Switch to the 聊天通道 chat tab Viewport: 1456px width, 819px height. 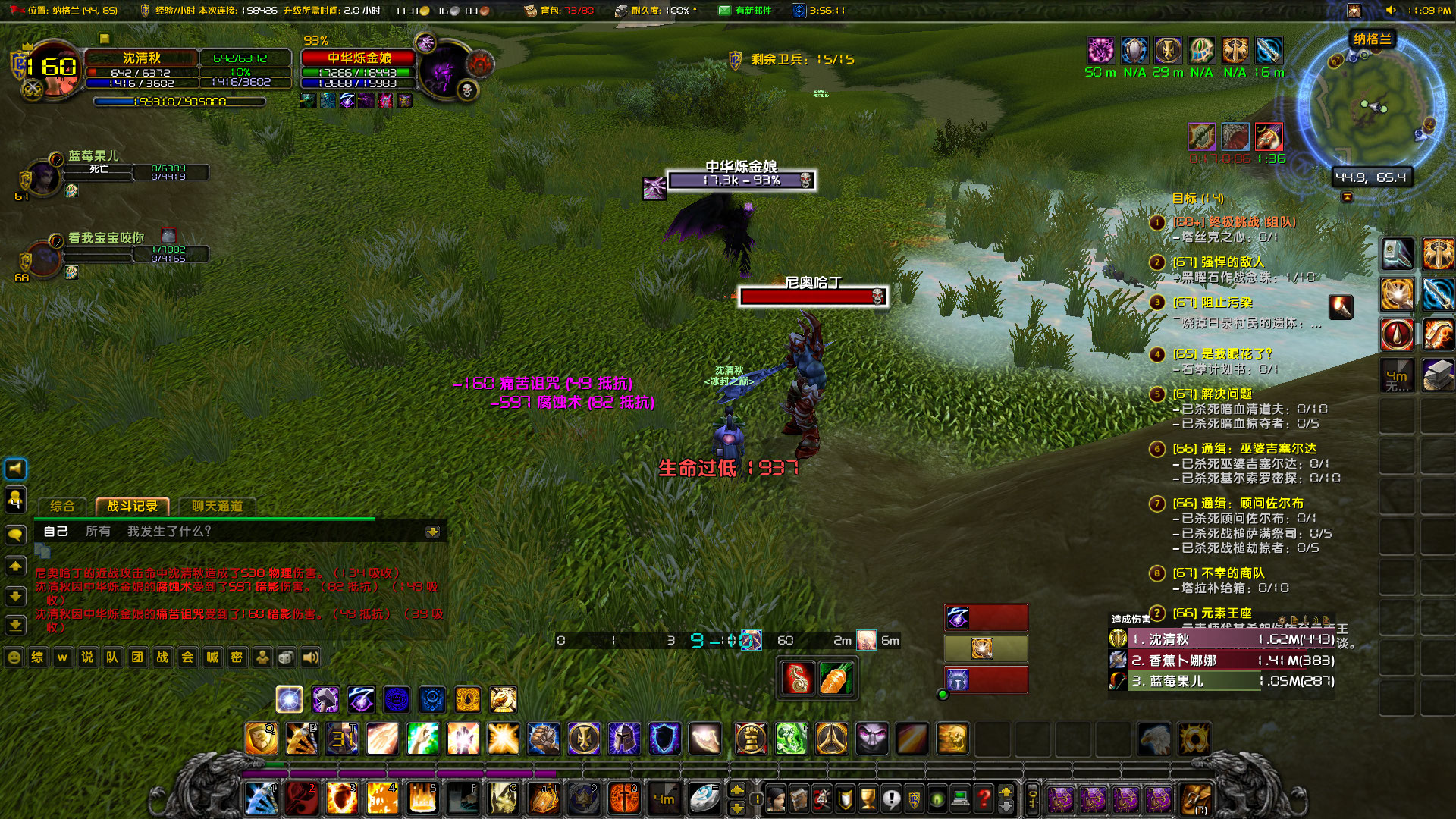pyautogui.click(x=218, y=505)
